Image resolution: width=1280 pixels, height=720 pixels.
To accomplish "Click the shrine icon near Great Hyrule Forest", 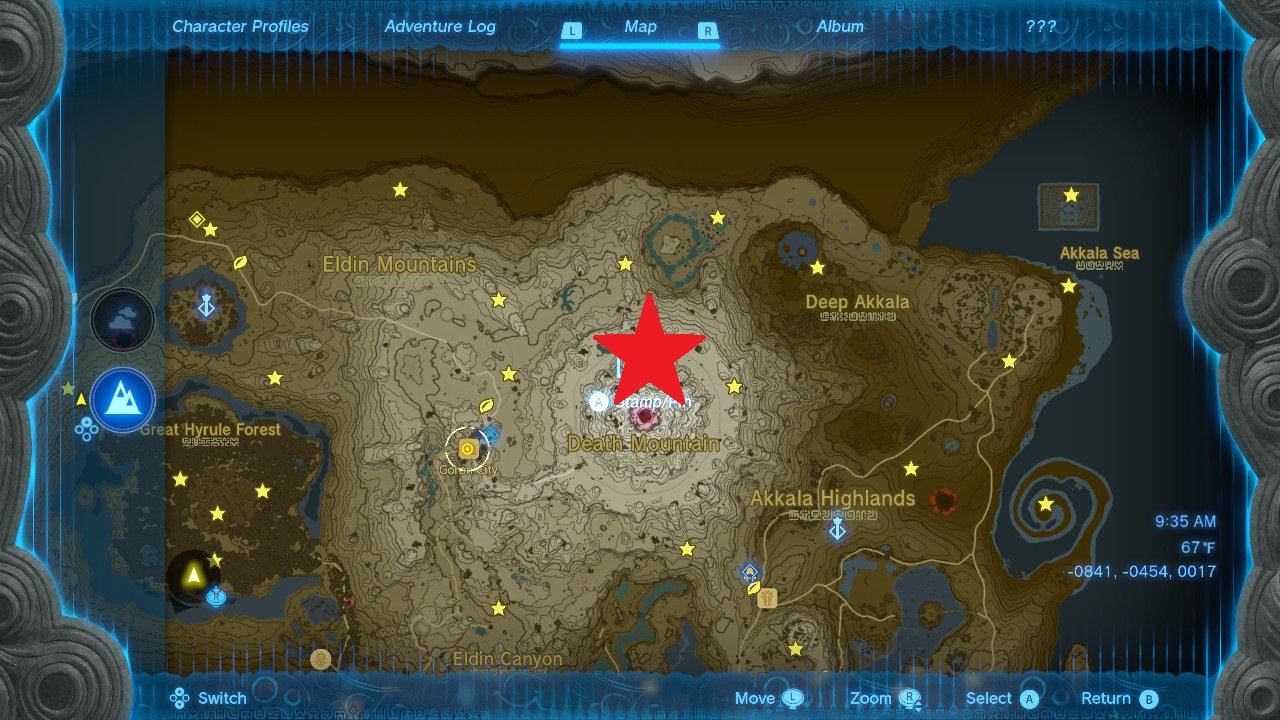I will [206, 306].
